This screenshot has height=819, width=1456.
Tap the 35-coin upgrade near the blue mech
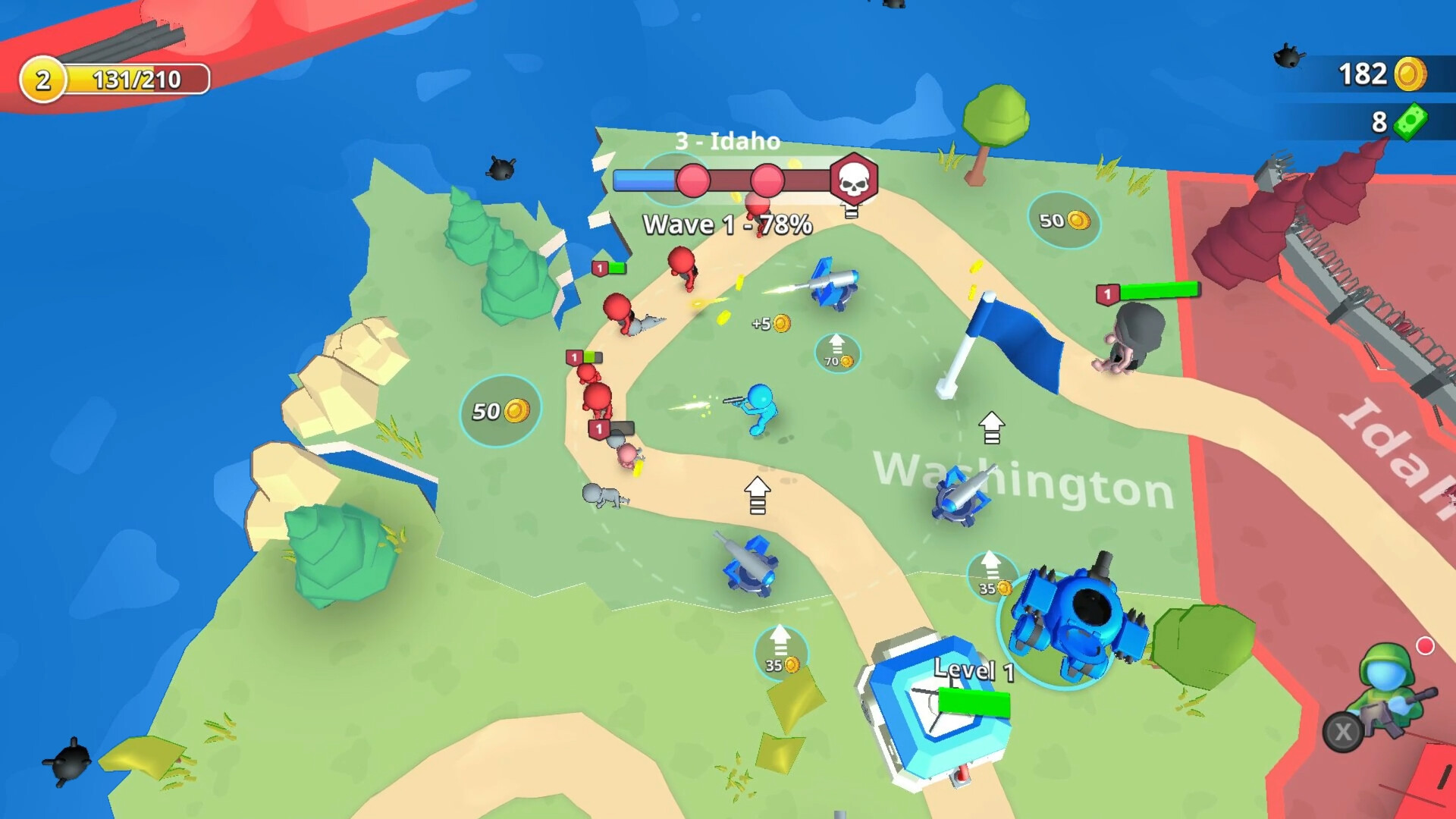[992, 576]
